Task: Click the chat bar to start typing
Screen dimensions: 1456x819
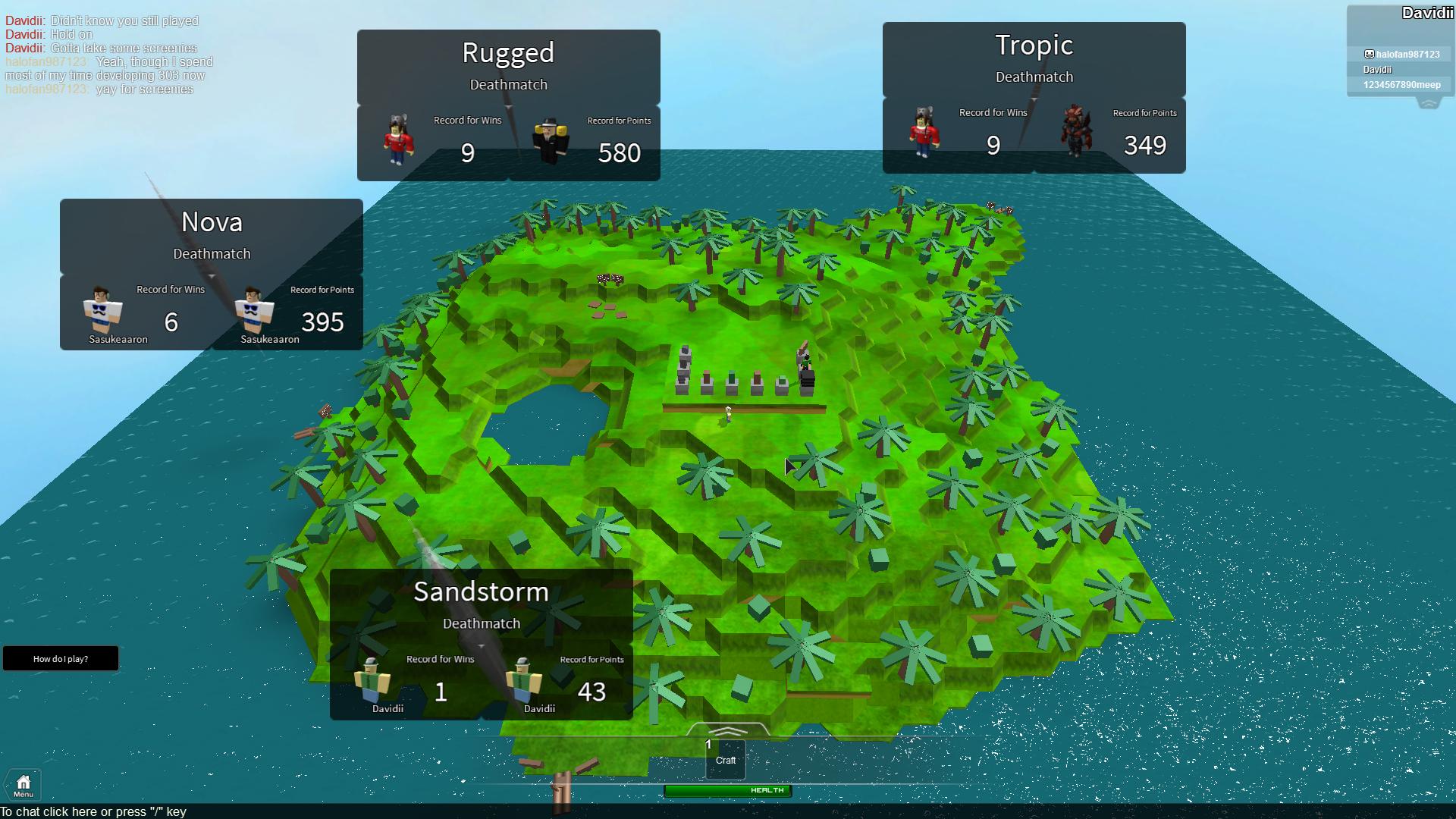Action: [x=93, y=811]
